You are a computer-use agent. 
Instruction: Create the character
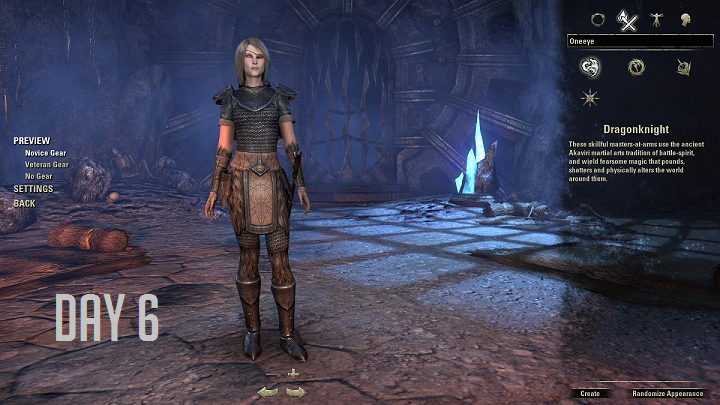[x=590, y=393]
